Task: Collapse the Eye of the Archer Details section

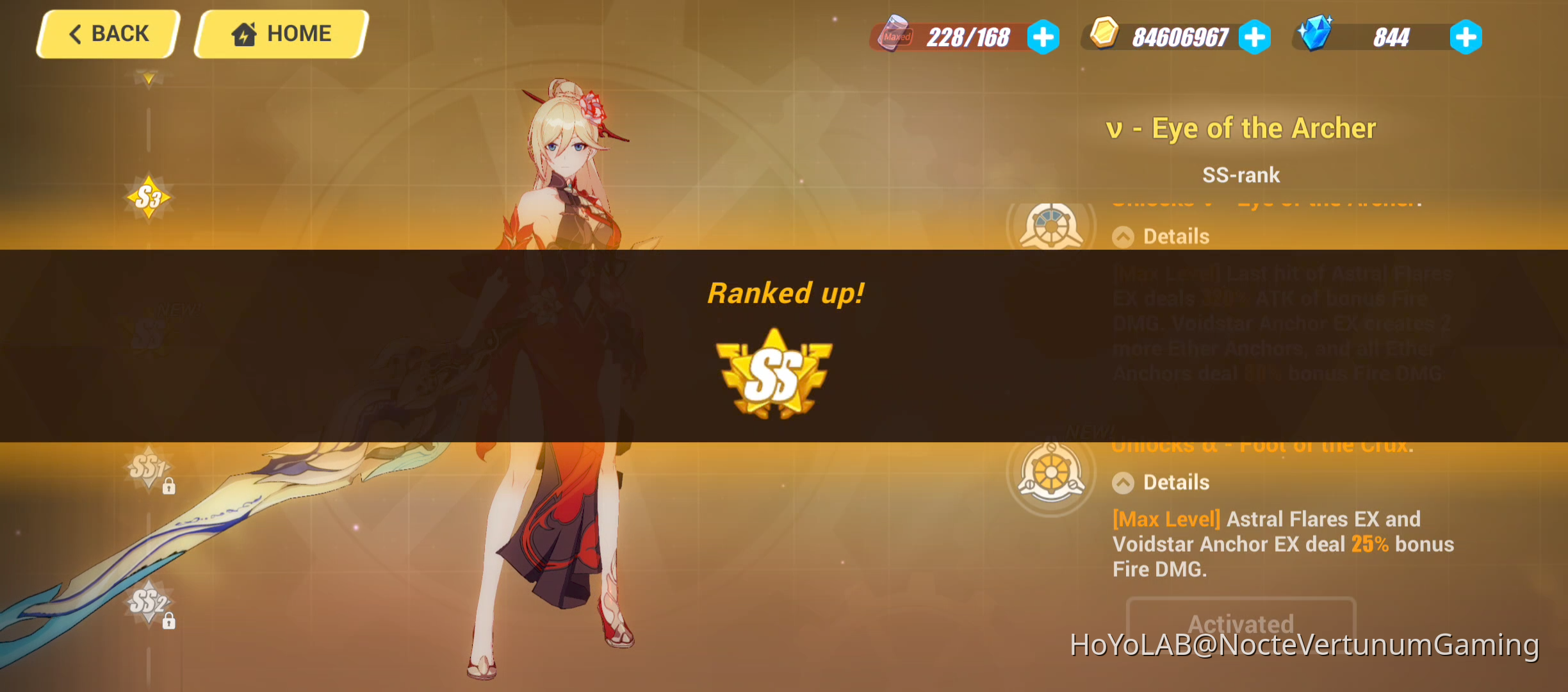Action: [x=1122, y=236]
